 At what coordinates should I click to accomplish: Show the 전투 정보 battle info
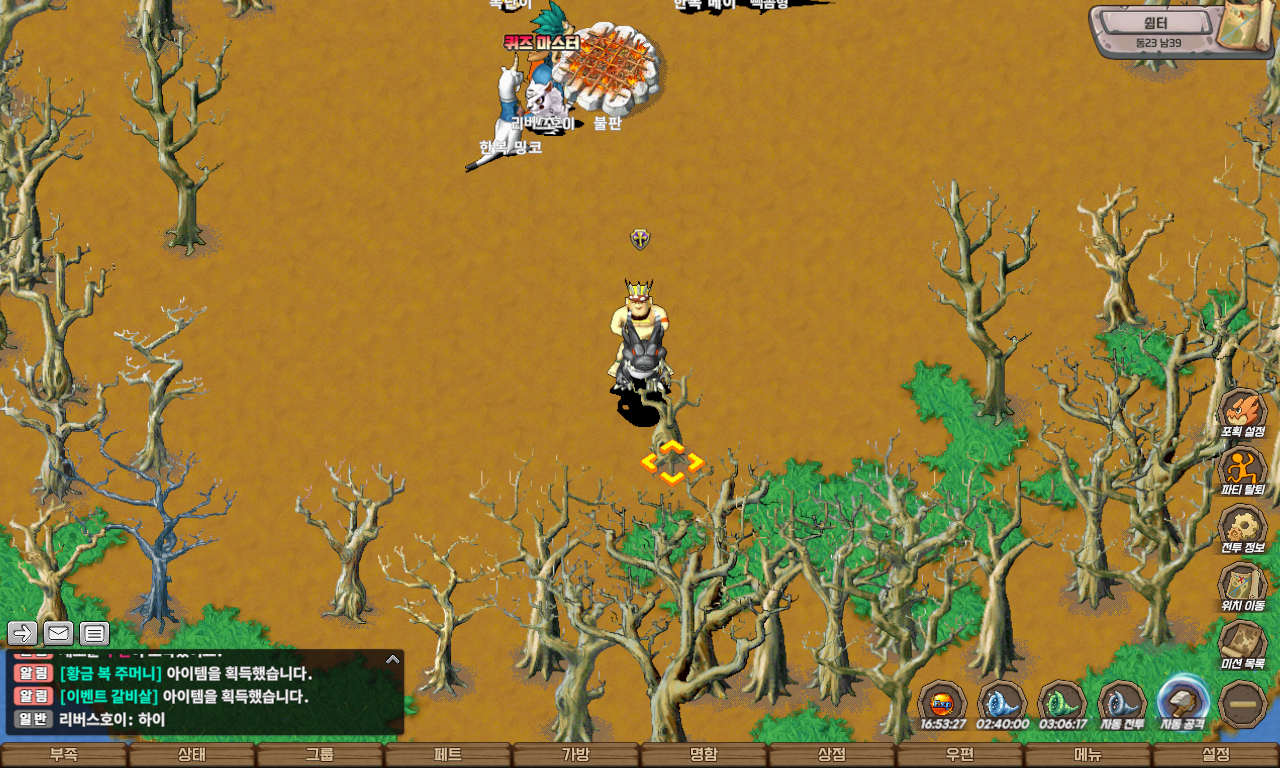(x=1243, y=528)
